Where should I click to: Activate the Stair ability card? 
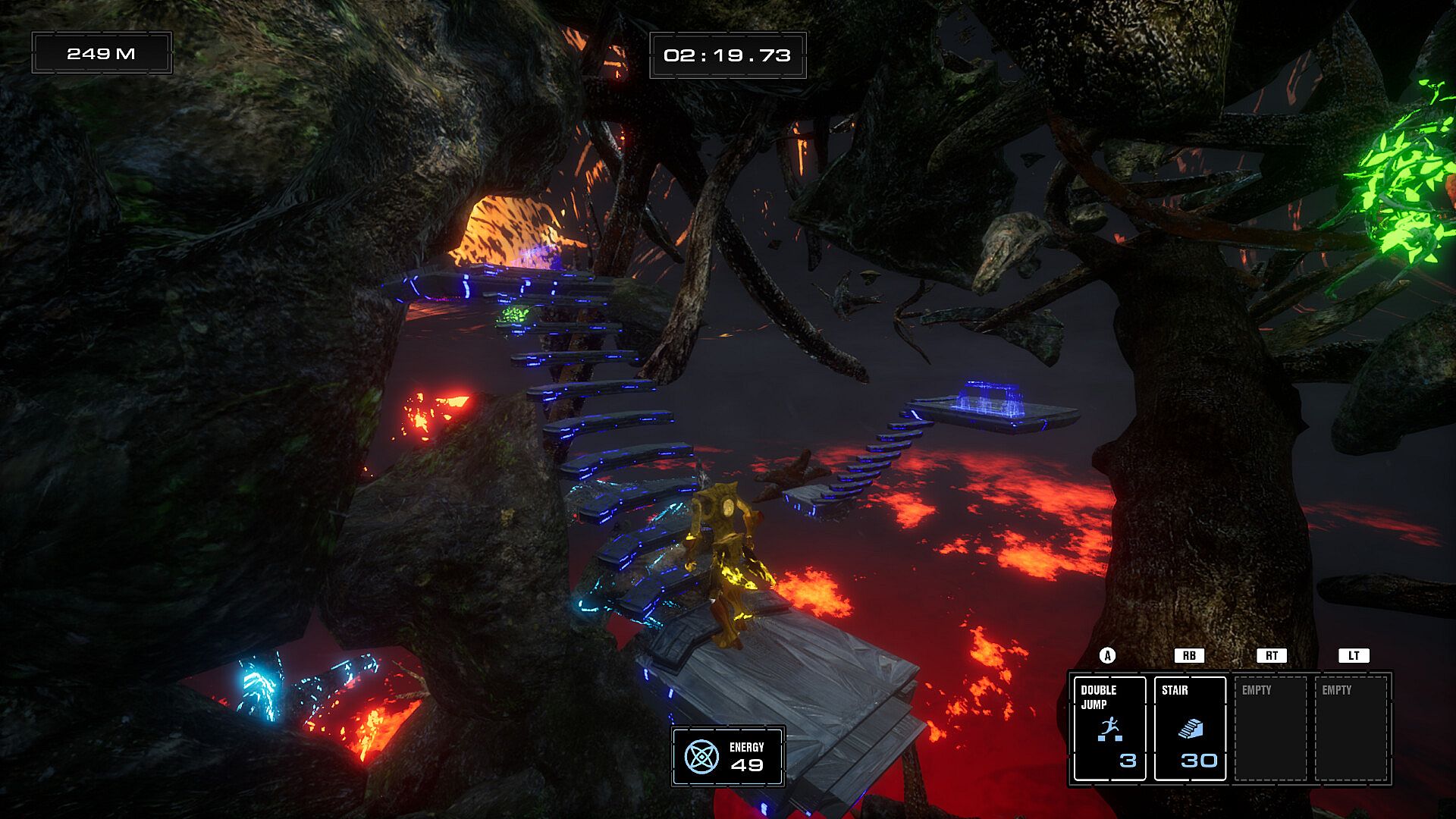point(1189,728)
